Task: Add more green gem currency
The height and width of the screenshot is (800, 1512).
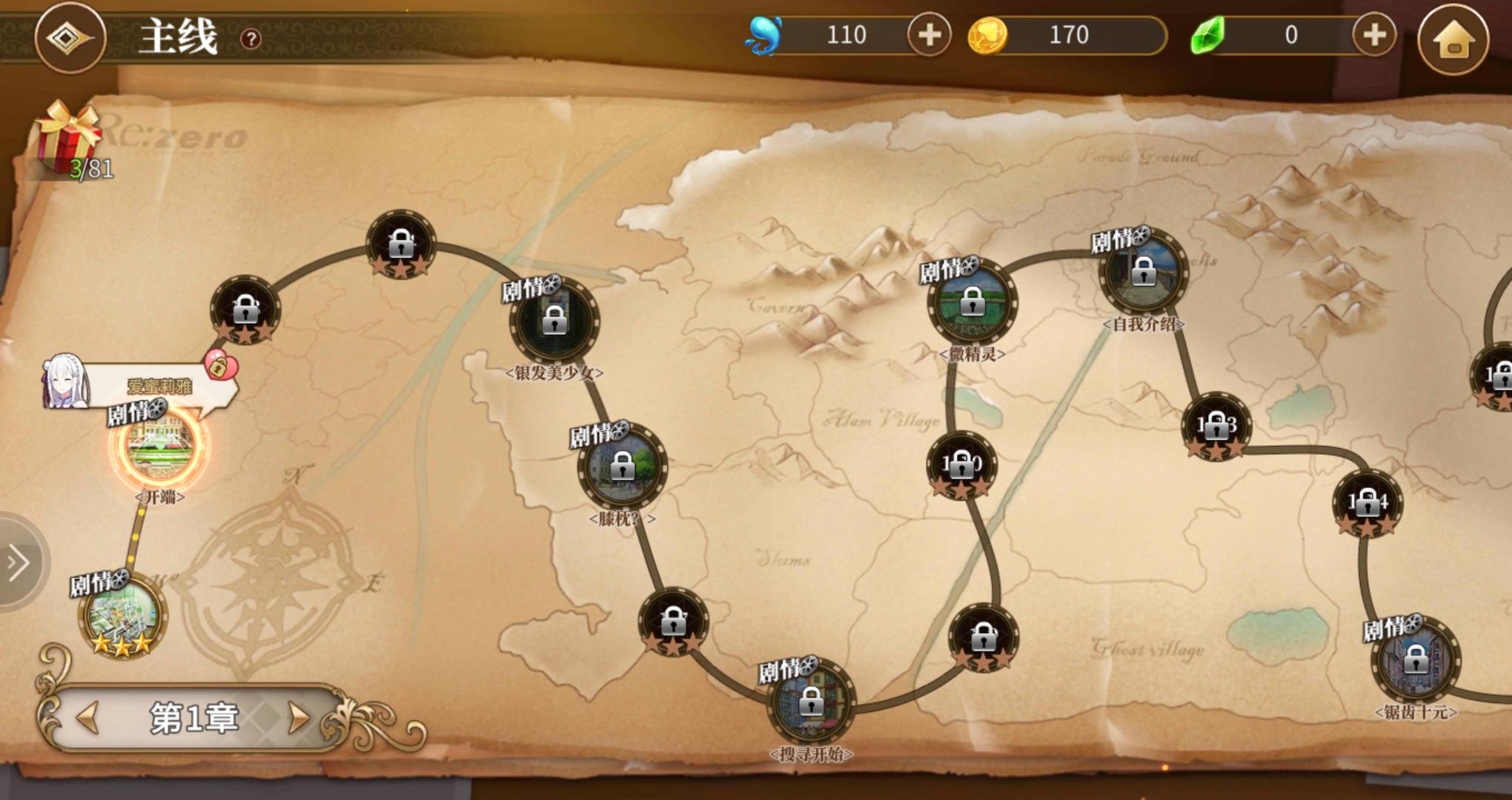Action: point(1373,35)
